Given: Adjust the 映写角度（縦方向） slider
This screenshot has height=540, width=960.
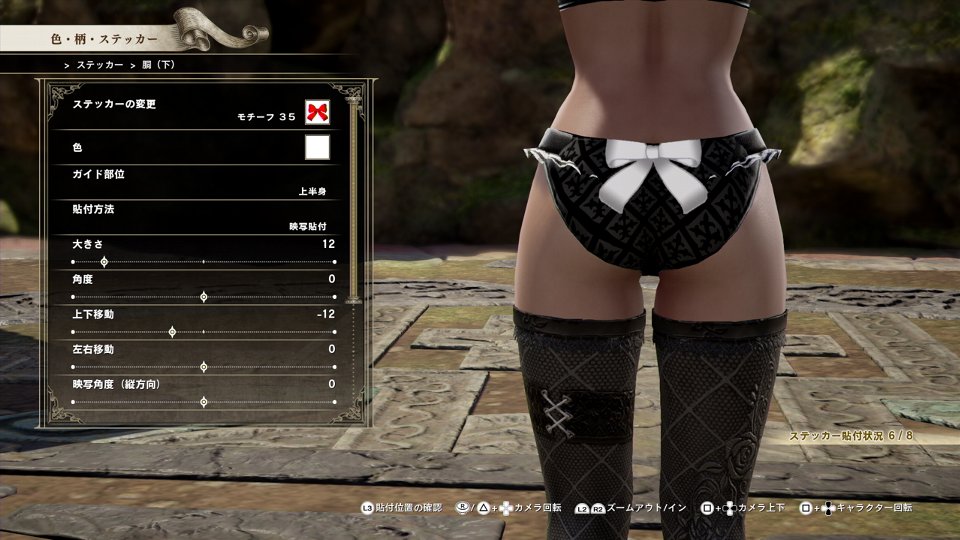Looking at the screenshot, I should pyautogui.click(x=204, y=402).
